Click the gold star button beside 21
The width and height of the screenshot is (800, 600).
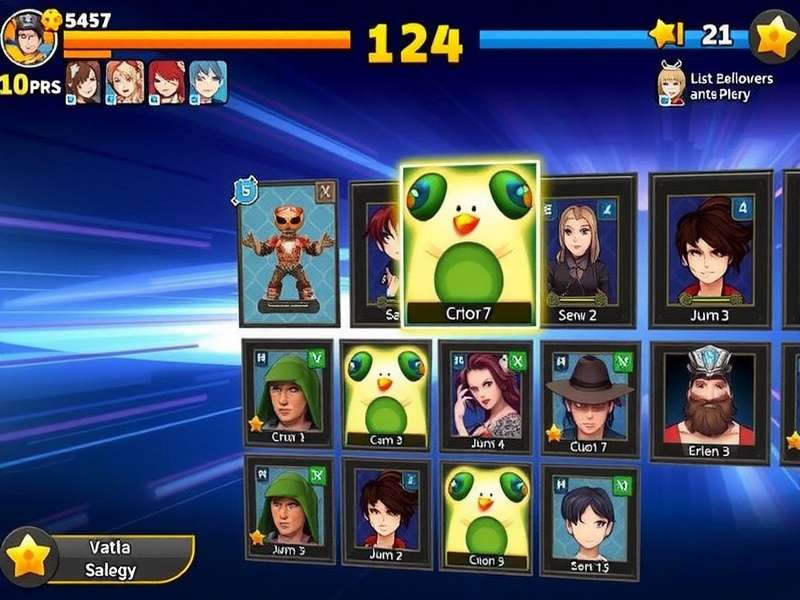[774, 36]
